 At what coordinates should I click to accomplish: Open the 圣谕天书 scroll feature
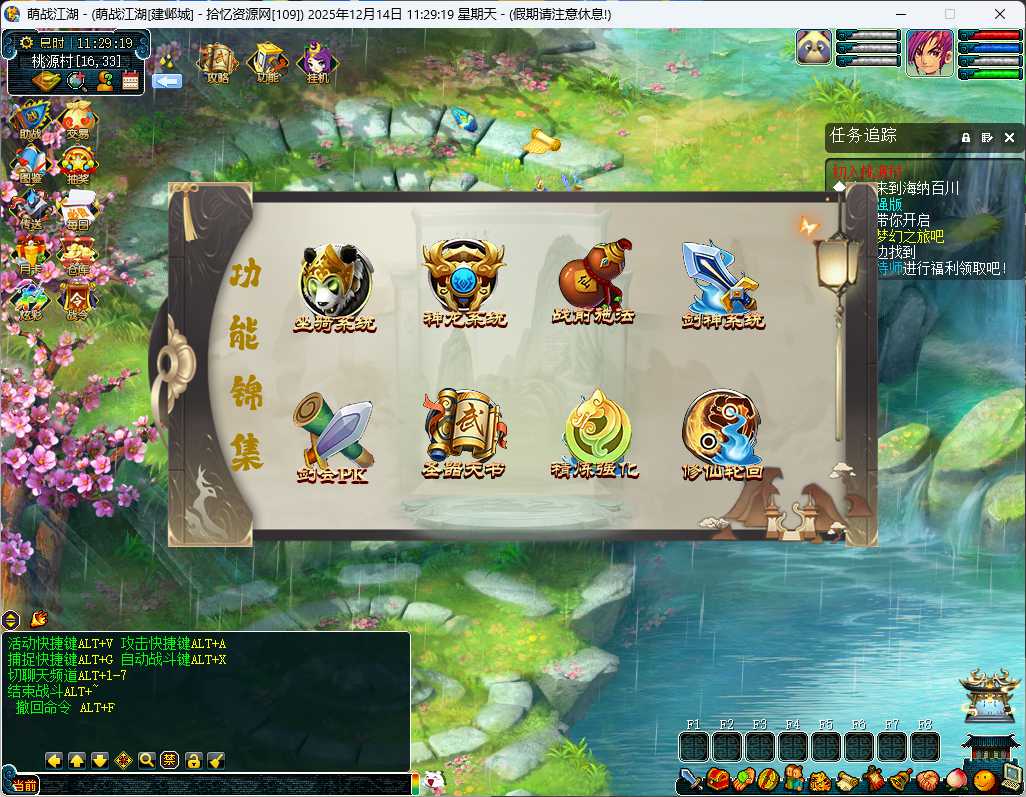tap(462, 432)
